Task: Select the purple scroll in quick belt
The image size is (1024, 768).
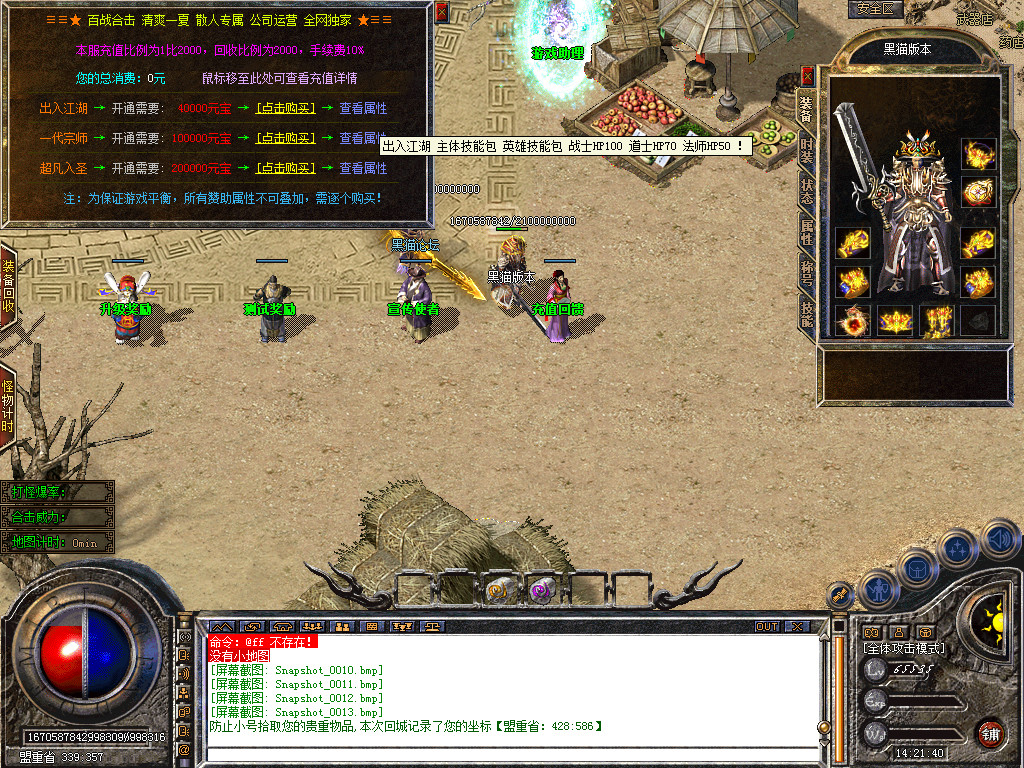Action: click(541, 591)
